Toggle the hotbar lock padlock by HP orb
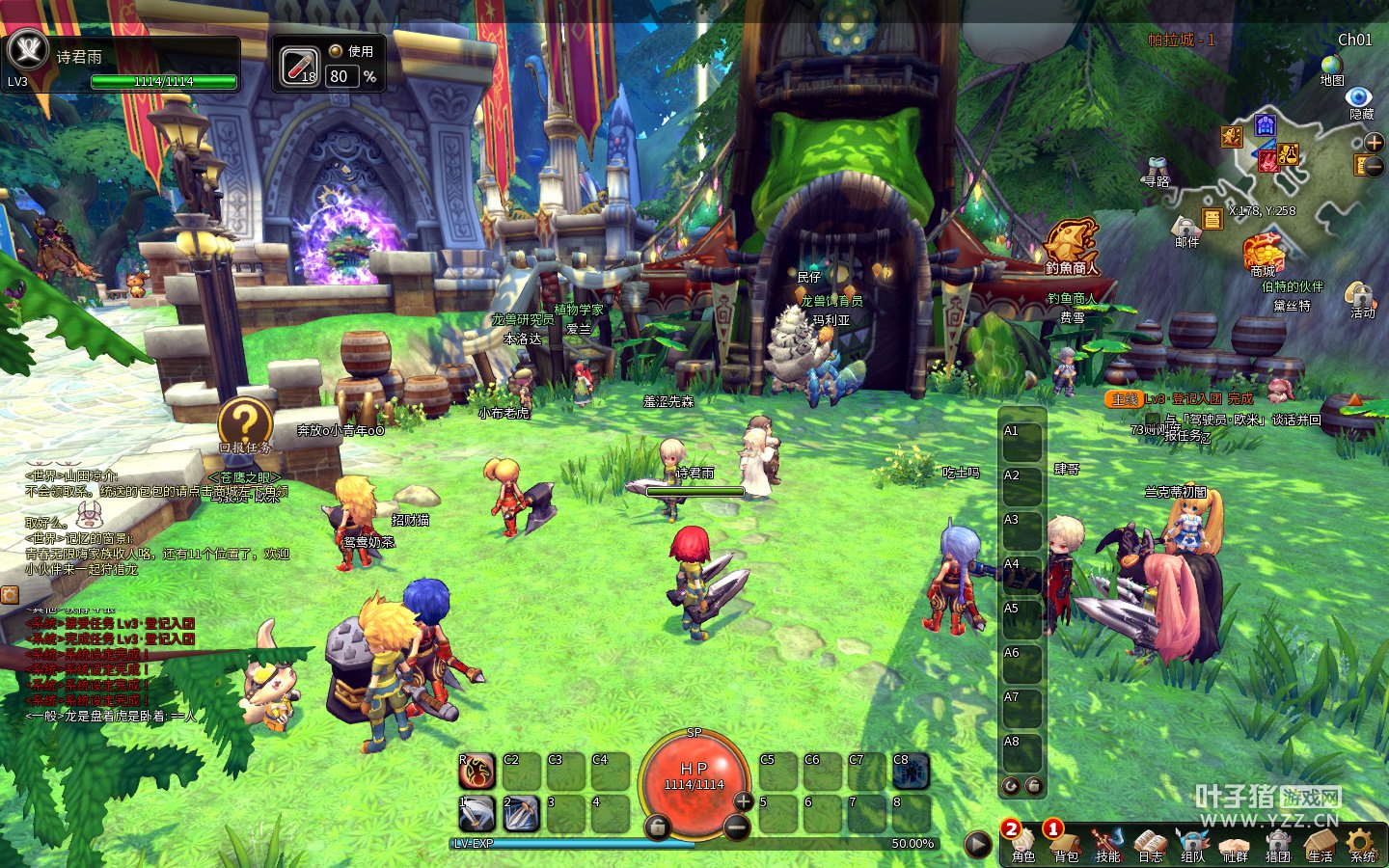Screen dimensions: 1389x868 coord(657,827)
